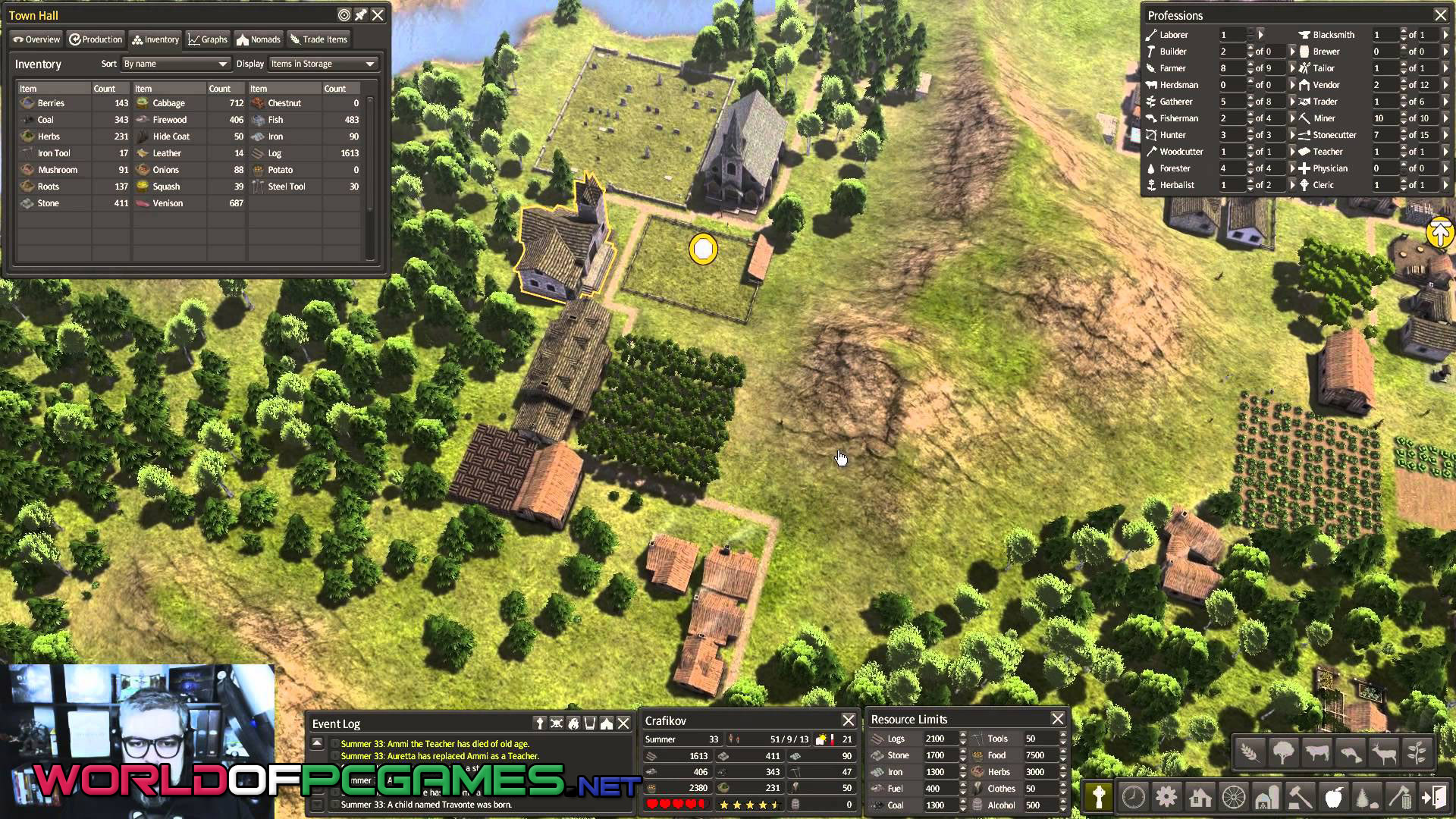Close the Event Log window
The height and width of the screenshot is (819, 1456).
623,723
